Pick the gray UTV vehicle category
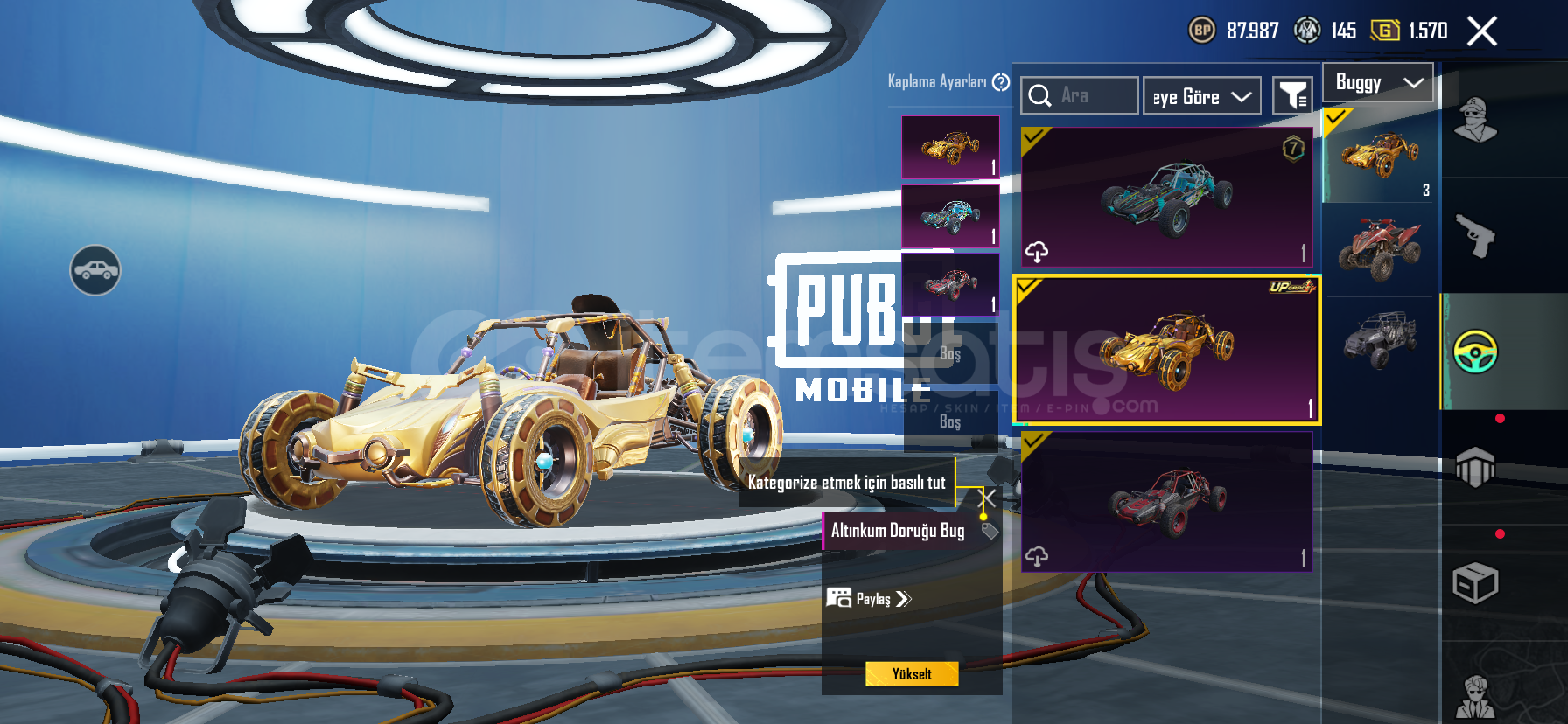 click(1379, 339)
